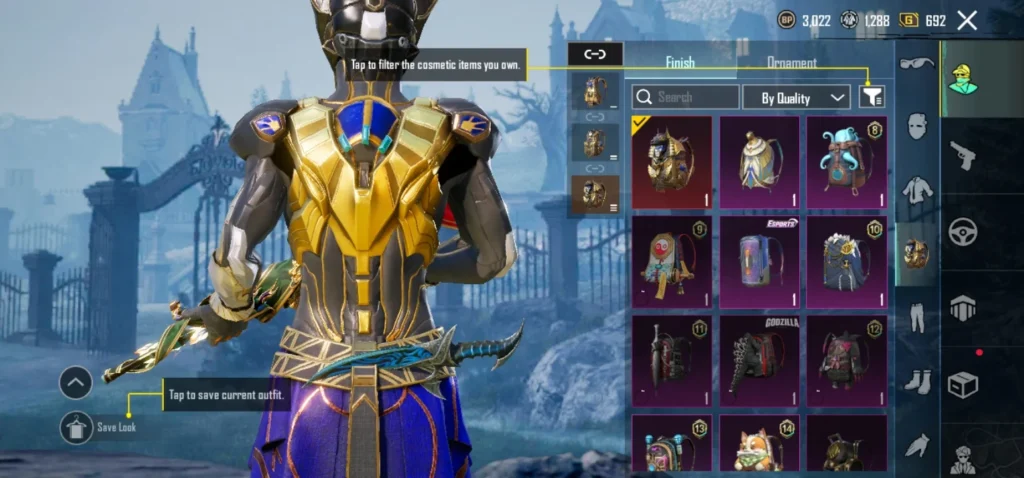1024x478 pixels.
Task: Toggle the owned-items filter funnel icon
Action: pos(872,96)
